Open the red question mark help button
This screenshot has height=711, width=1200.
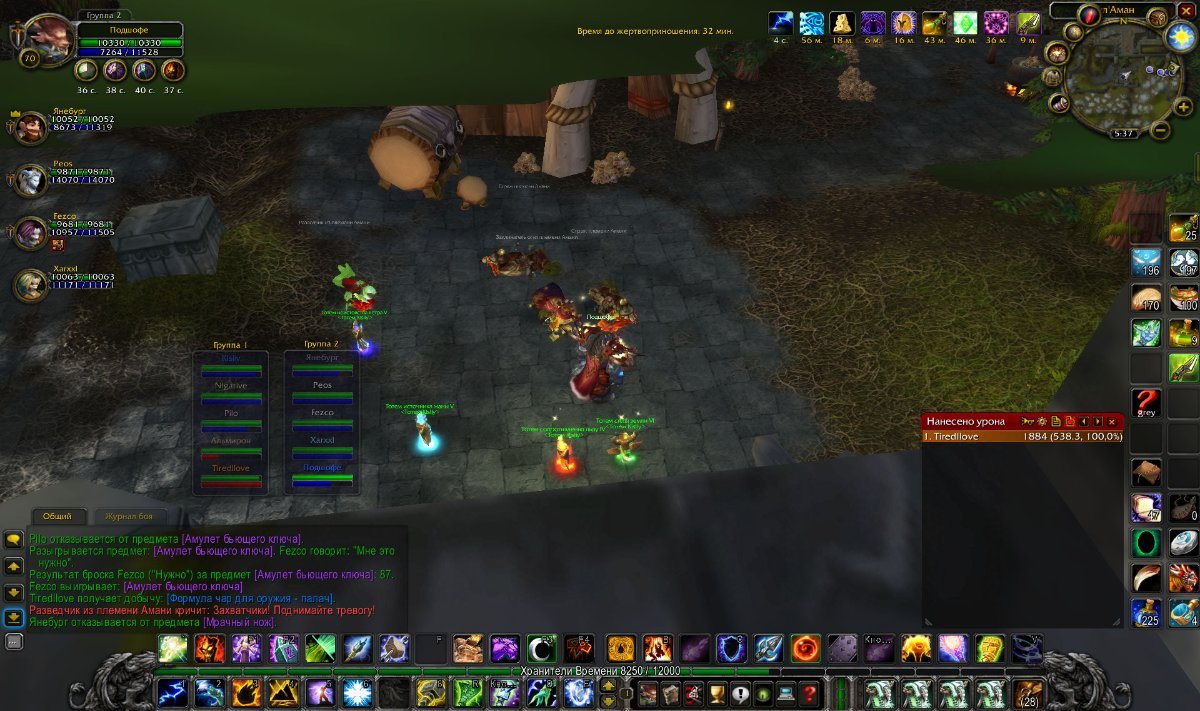pos(809,692)
